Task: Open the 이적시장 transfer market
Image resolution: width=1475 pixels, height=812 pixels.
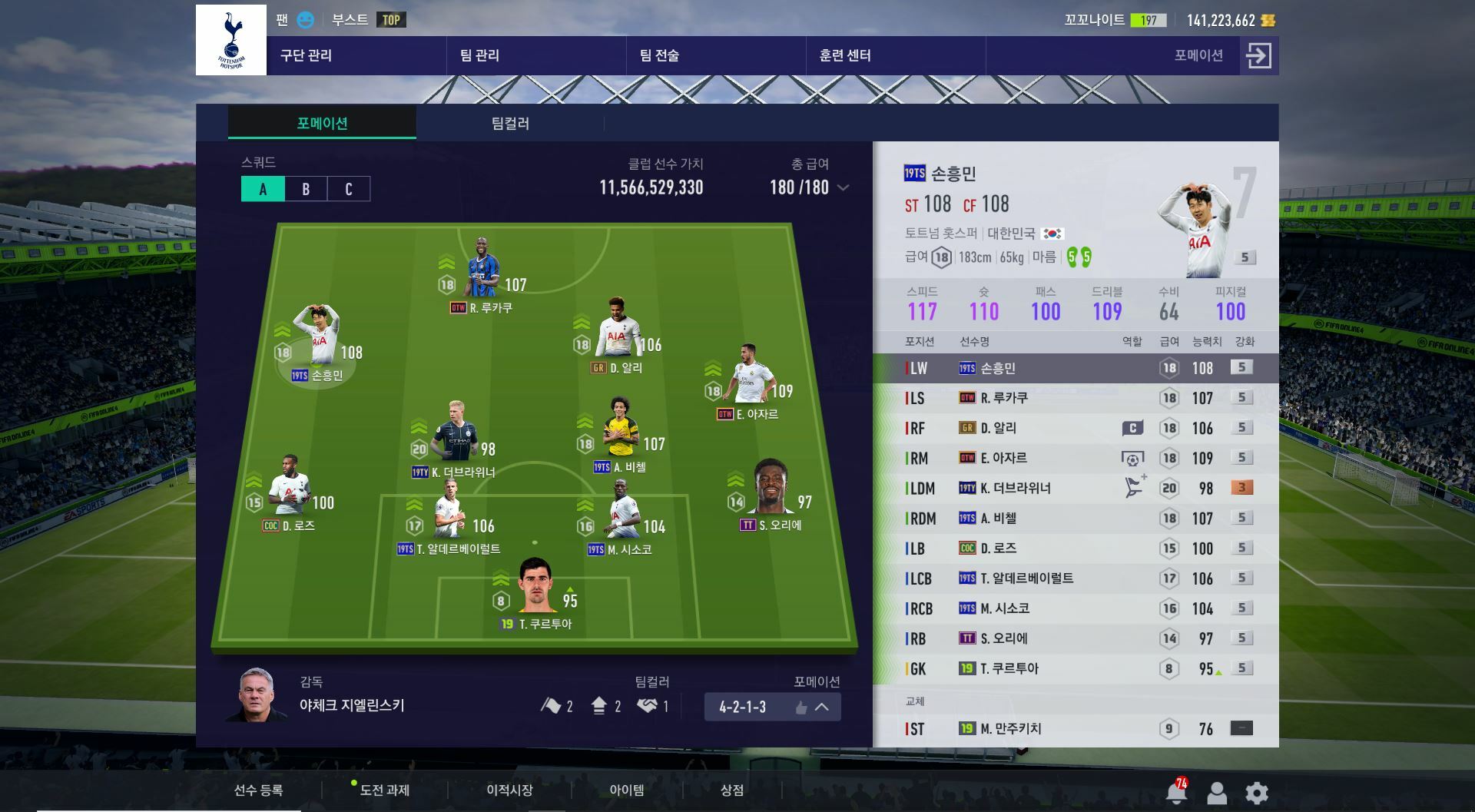Action: coord(509,790)
